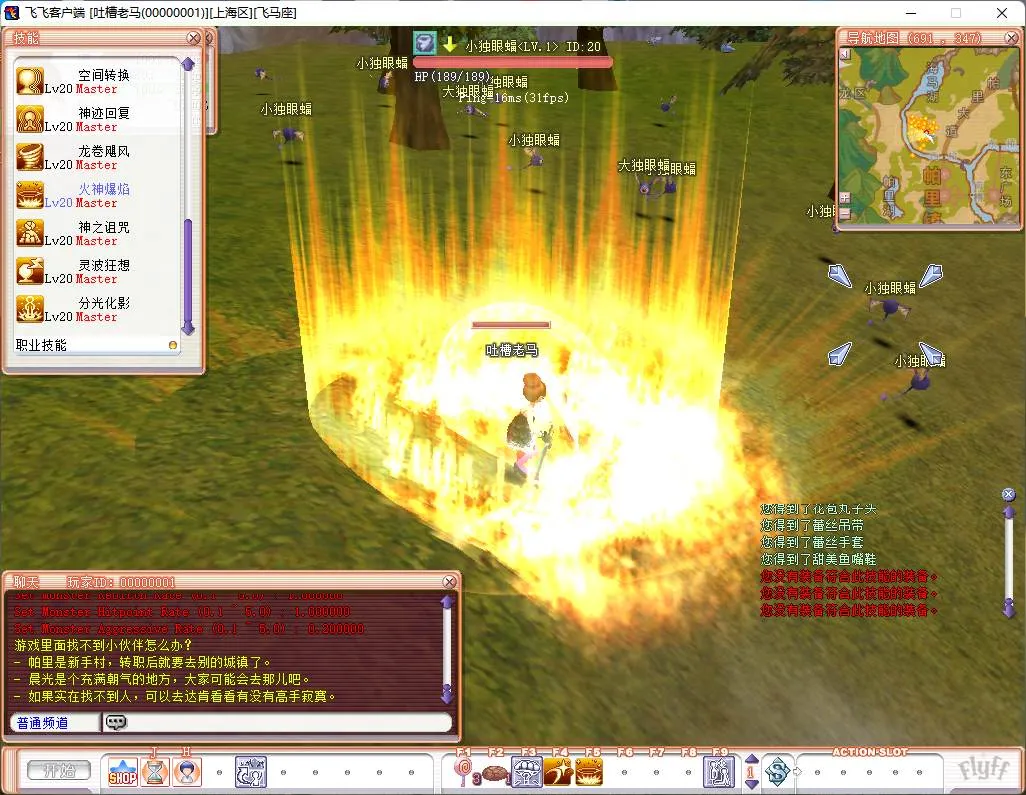Choose the 分光化影 skill
This screenshot has height=795, width=1026.
point(30,309)
